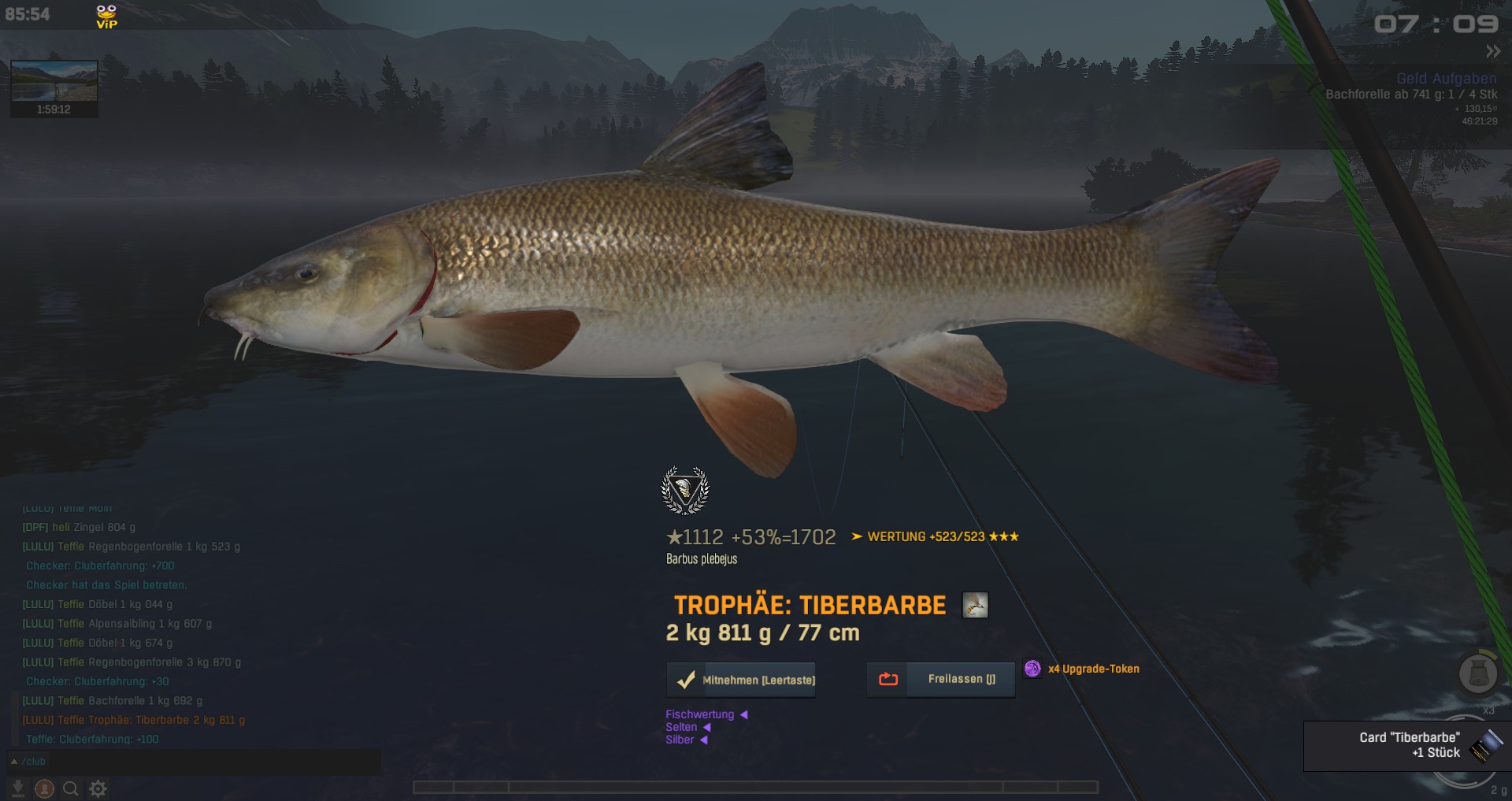This screenshot has height=801, width=1512.
Task: Release the fish with the Freilassen button
Action: [941, 679]
